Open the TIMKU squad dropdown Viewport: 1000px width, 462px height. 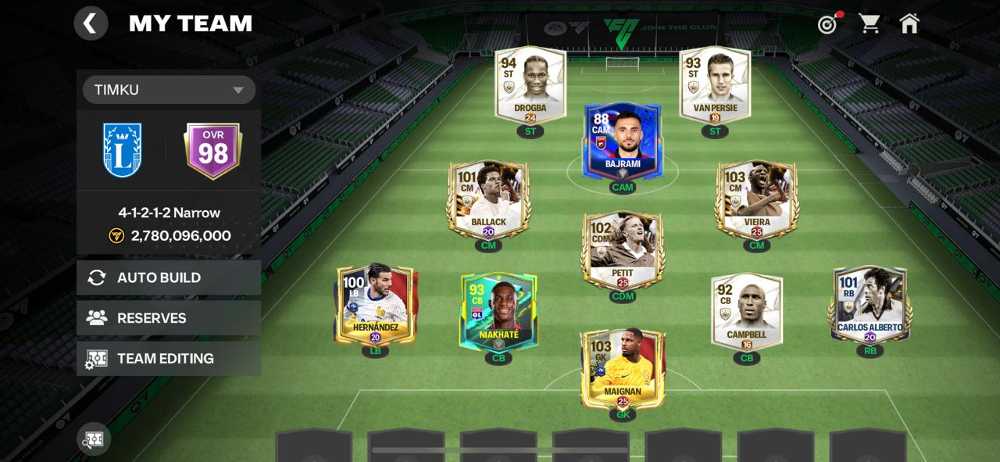(x=168, y=90)
